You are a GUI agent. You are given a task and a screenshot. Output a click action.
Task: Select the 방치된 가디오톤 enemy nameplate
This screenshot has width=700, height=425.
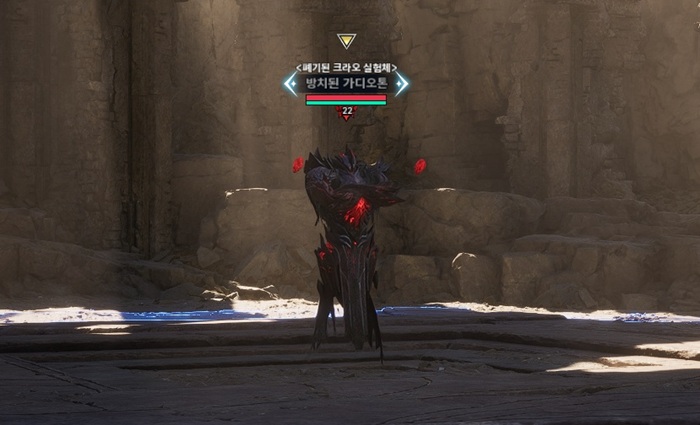pyautogui.click(x=346, y=83)
